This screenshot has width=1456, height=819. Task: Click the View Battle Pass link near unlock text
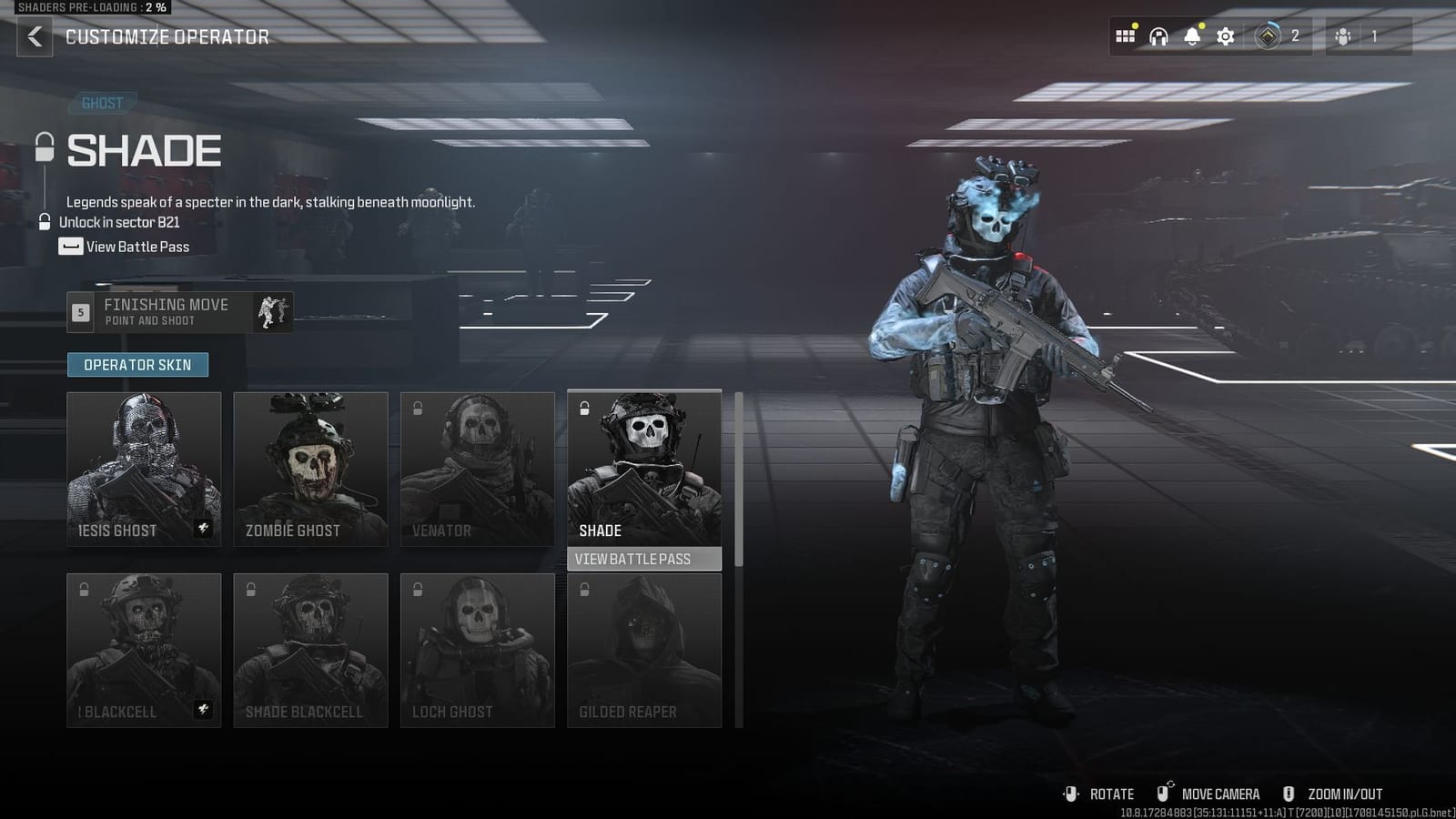click(135, 247)
